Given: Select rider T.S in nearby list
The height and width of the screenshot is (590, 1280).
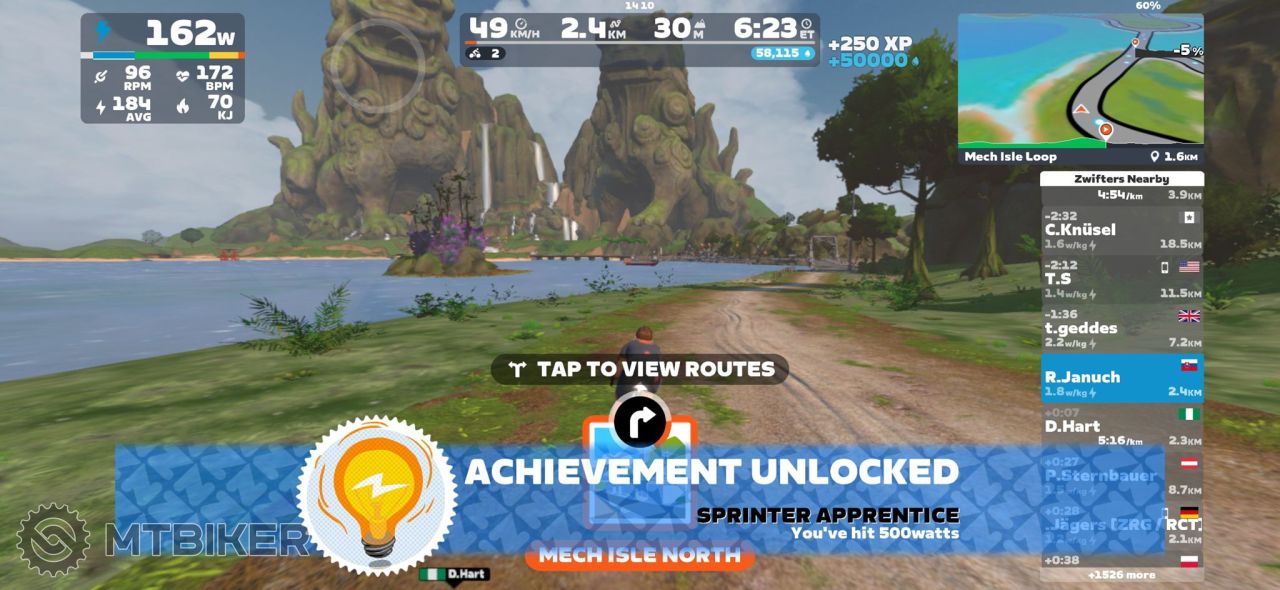Looking at the screenshot, I should tap(1121, 279).
